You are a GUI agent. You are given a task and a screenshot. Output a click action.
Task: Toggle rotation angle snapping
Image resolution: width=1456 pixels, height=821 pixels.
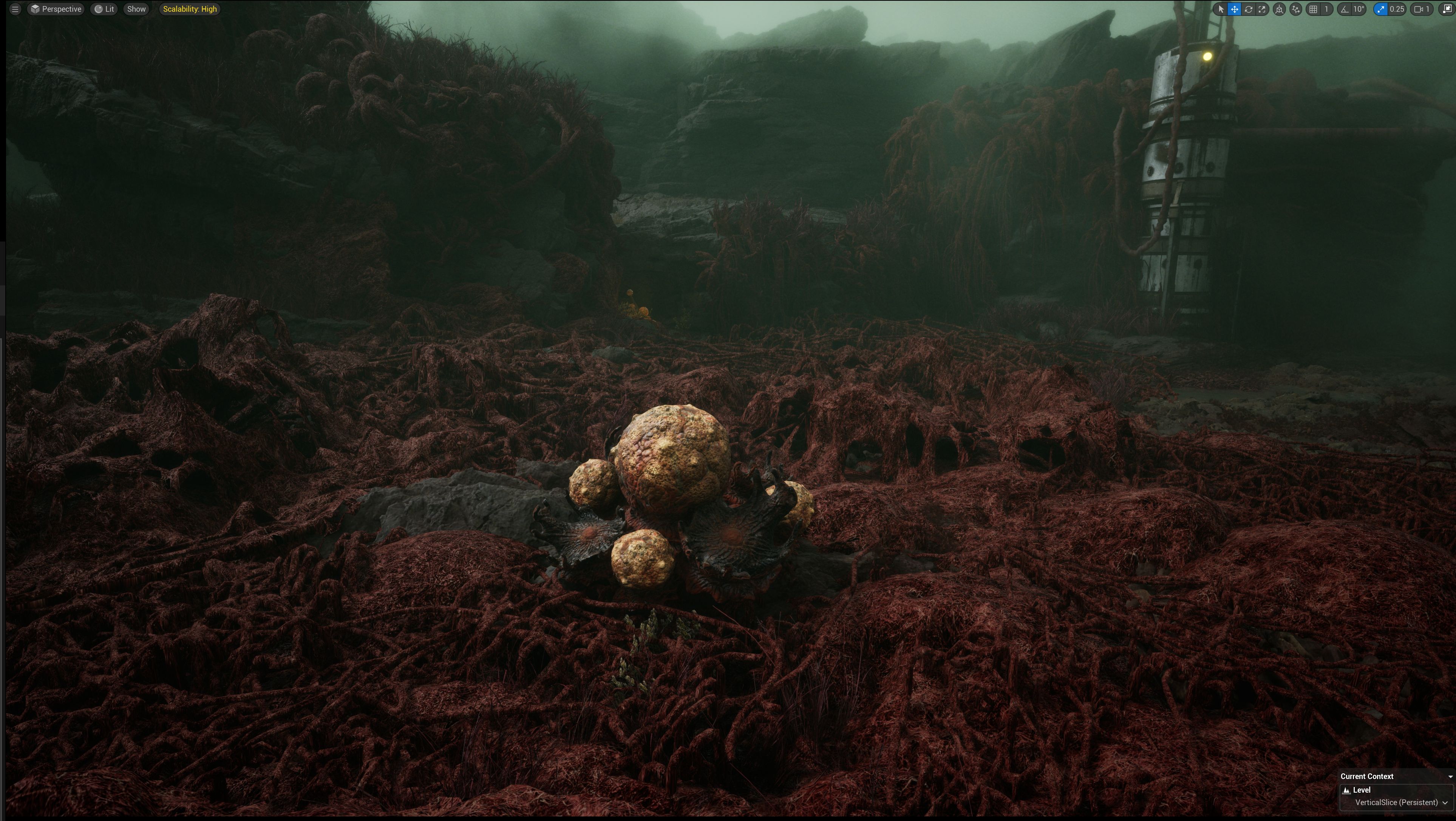point(1345,9)
